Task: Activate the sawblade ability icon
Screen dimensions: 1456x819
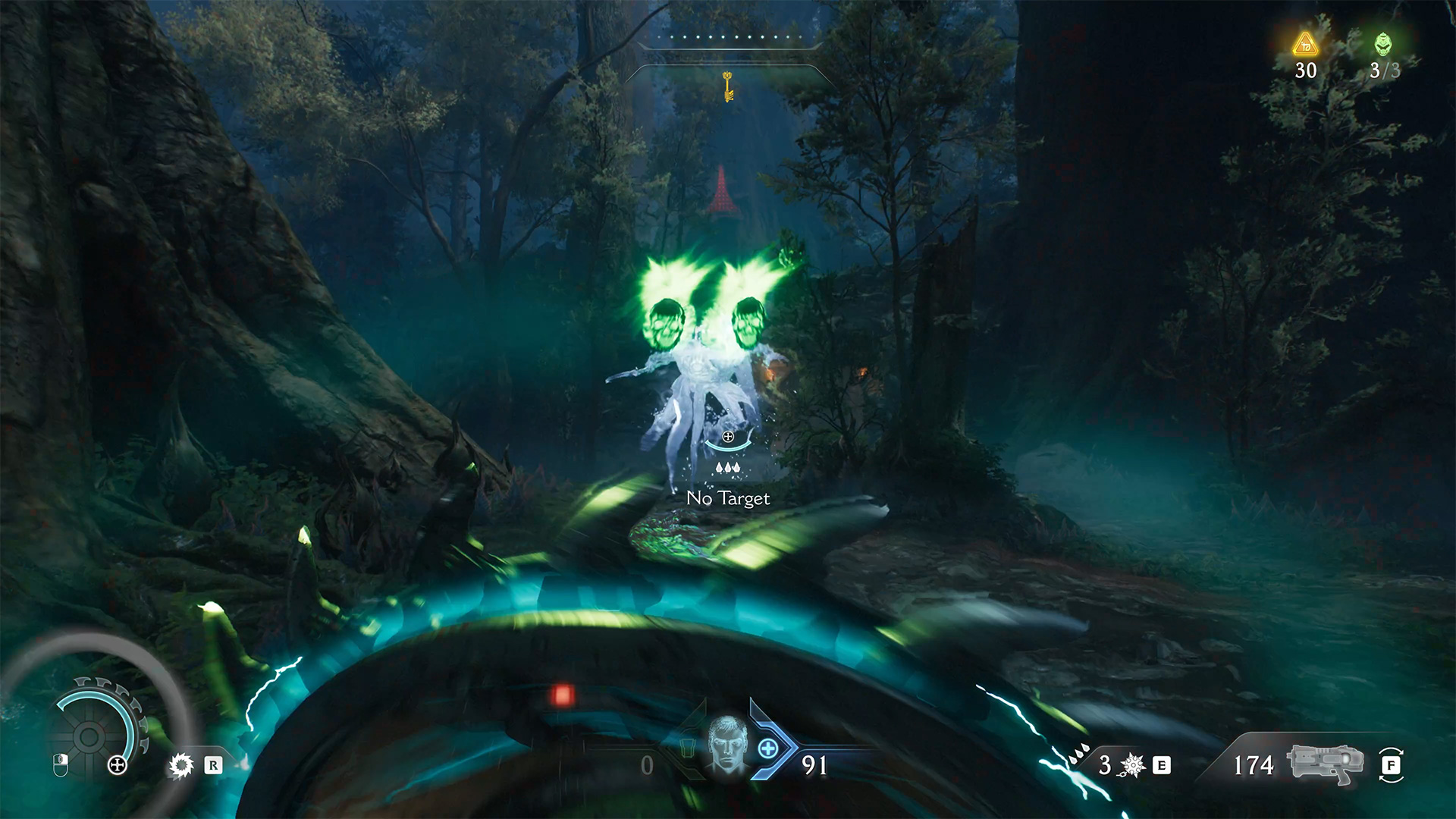Action: (181, 765)
